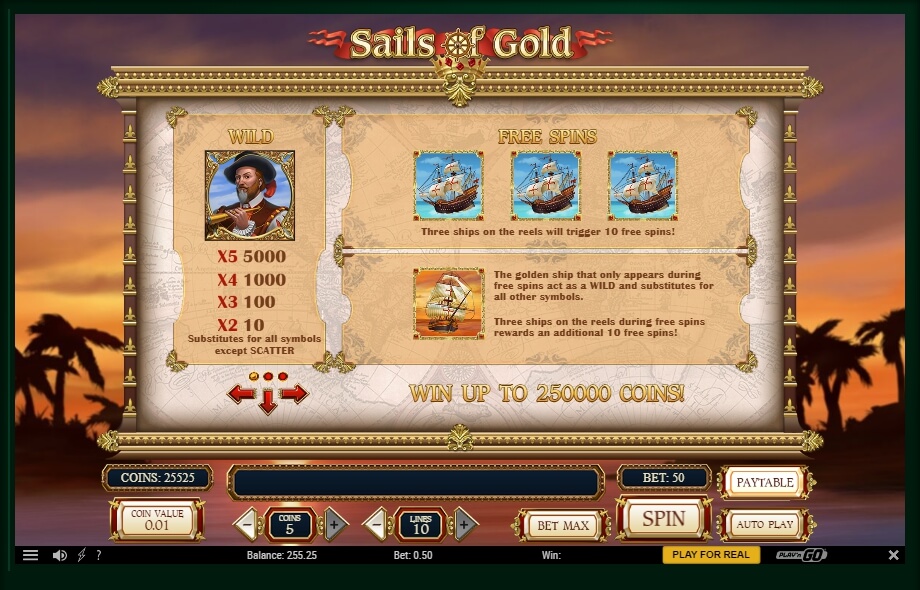Close the paytable using the red down arrow
The image size is (920, 590).
point(268,403)
